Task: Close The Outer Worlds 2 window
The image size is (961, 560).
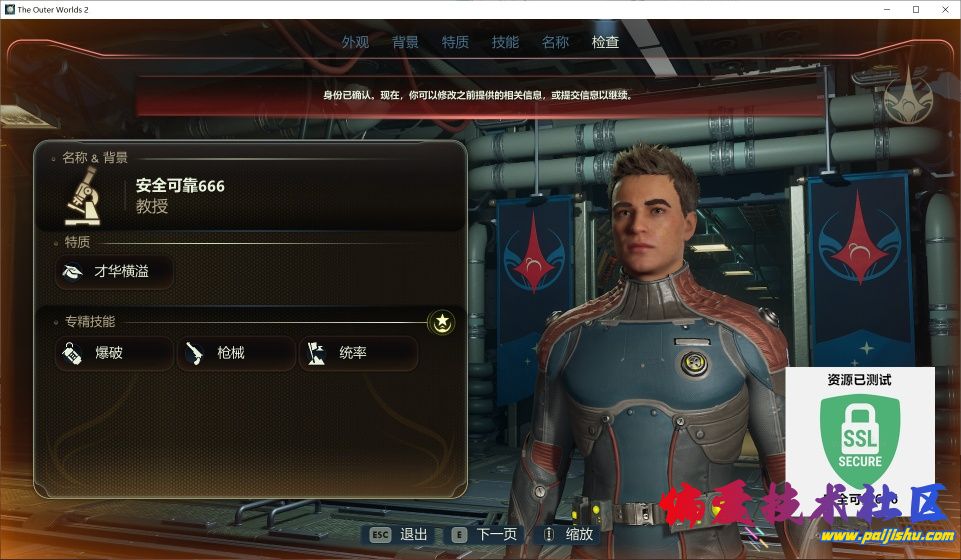Action: [x=944, y=9]
